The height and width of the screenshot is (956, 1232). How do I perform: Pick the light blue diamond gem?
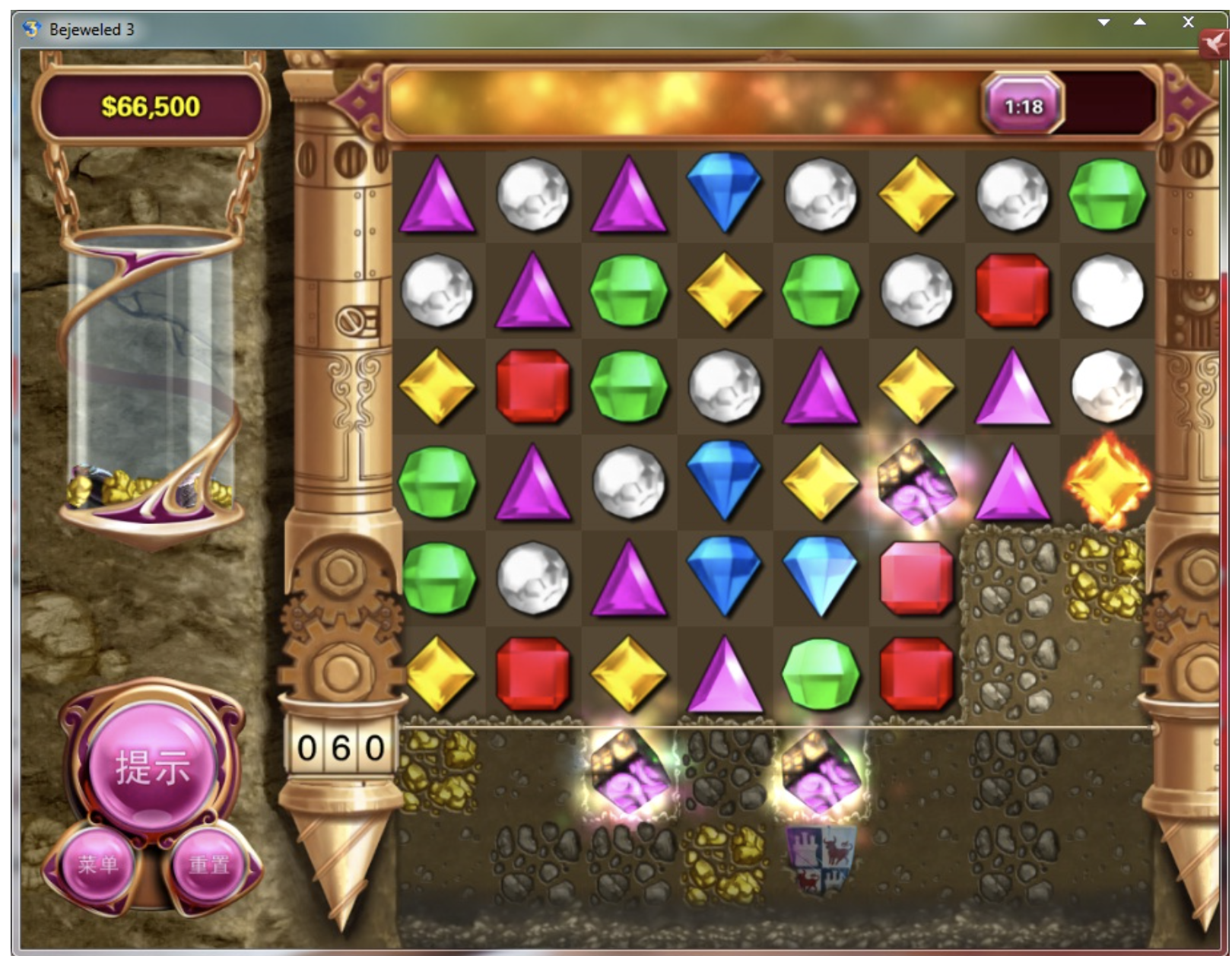click(820, 577)
